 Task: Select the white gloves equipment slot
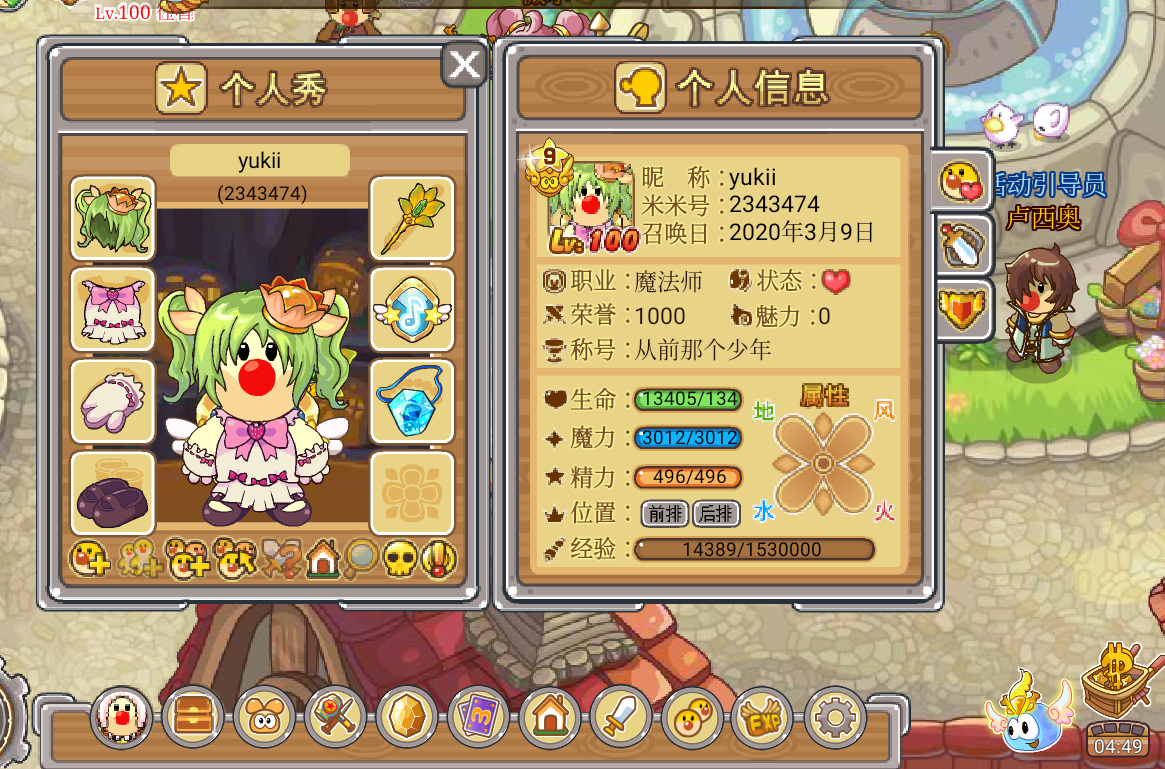[x=113, y=401]
